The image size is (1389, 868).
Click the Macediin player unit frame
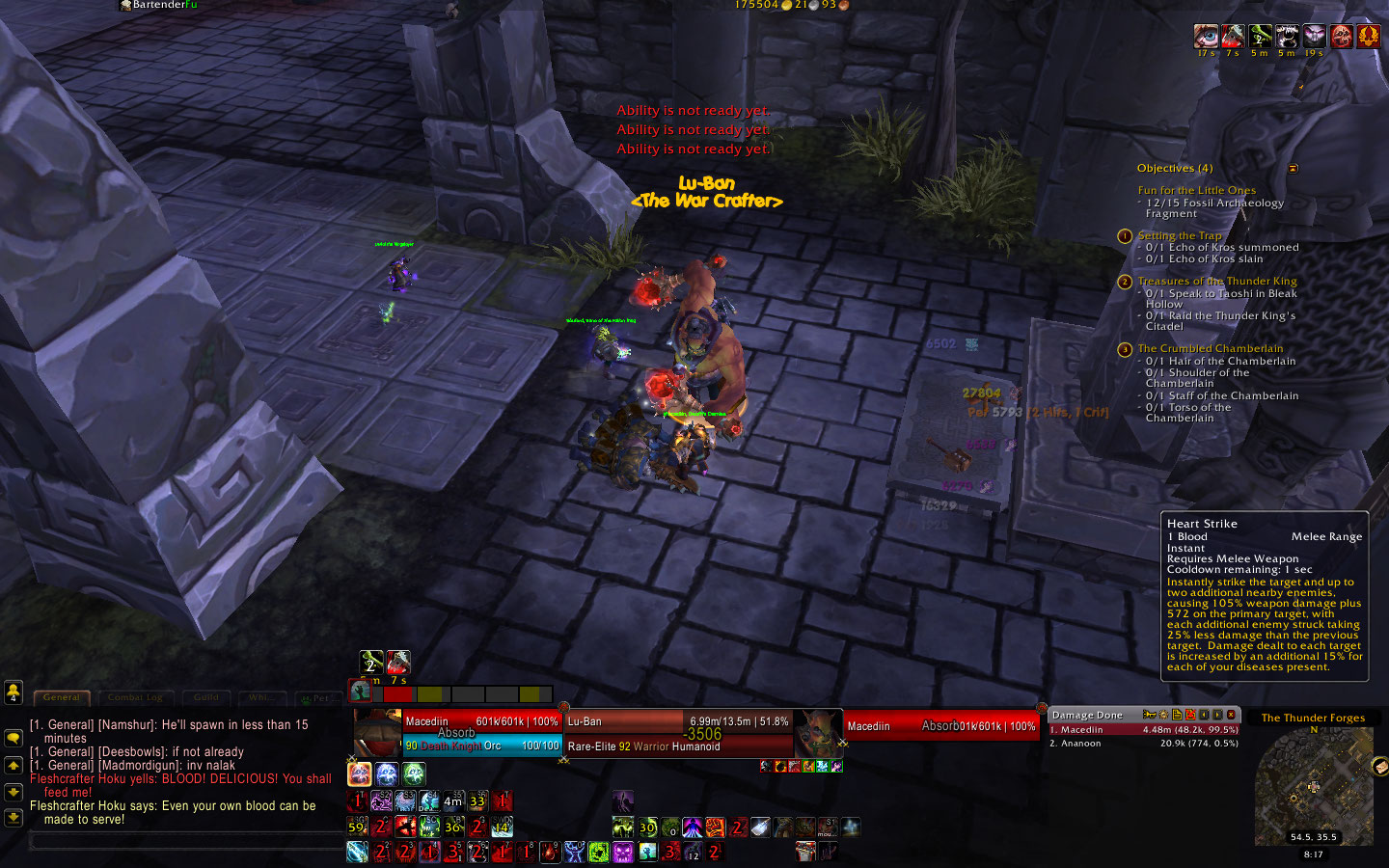(481, 733)
